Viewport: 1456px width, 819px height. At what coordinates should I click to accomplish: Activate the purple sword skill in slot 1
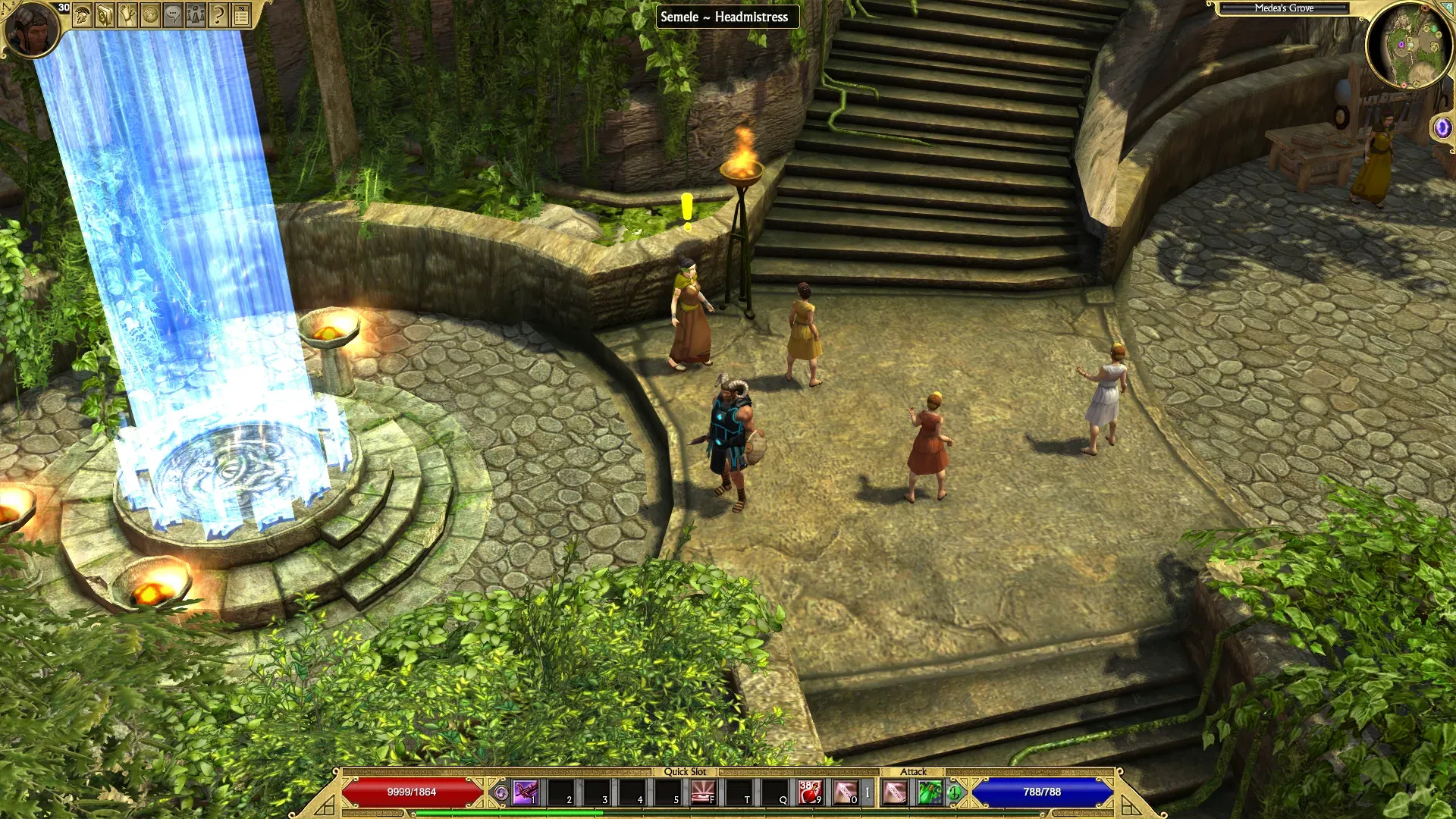(526, 792)
